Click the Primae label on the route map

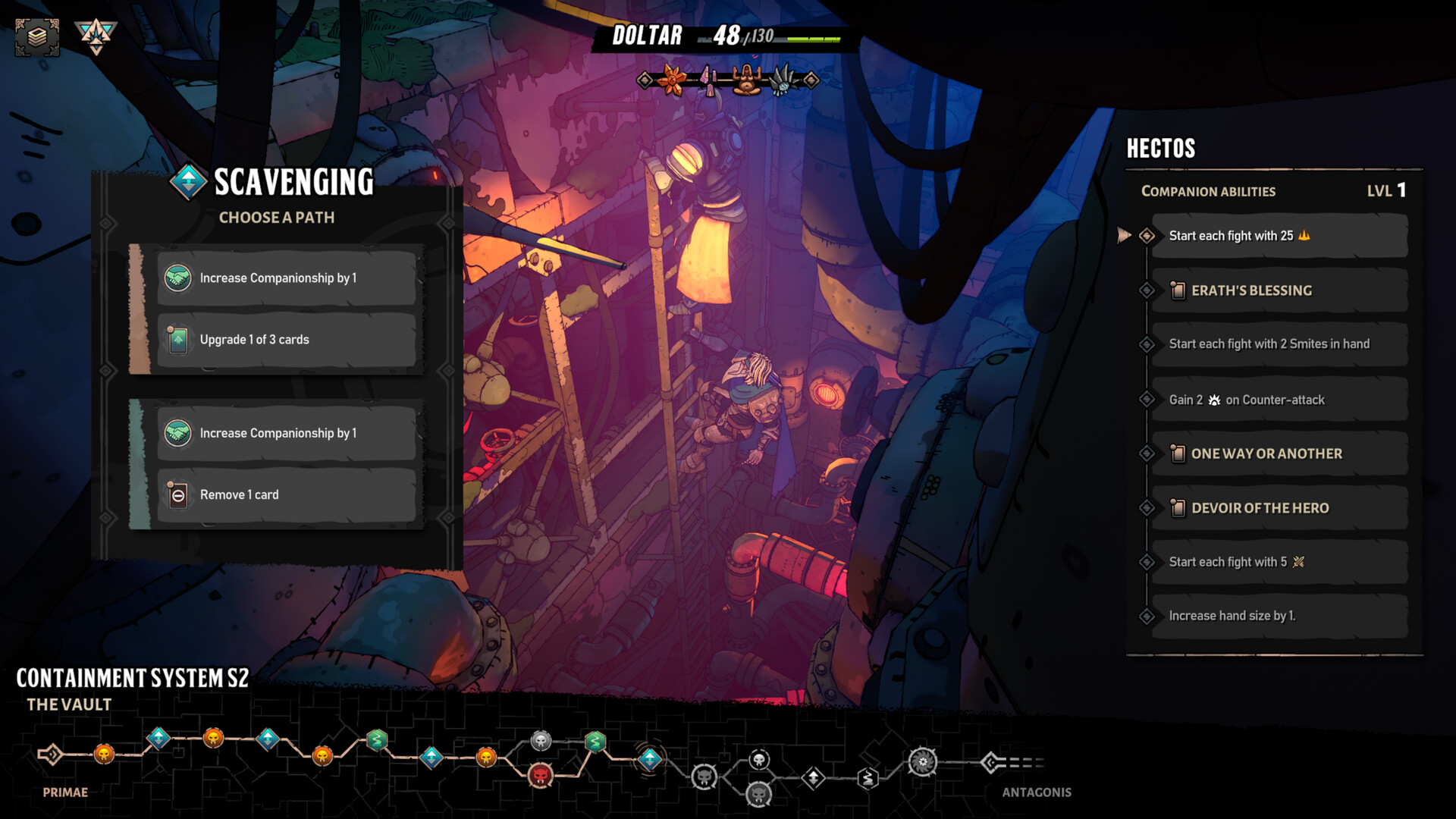click(67, 792)
